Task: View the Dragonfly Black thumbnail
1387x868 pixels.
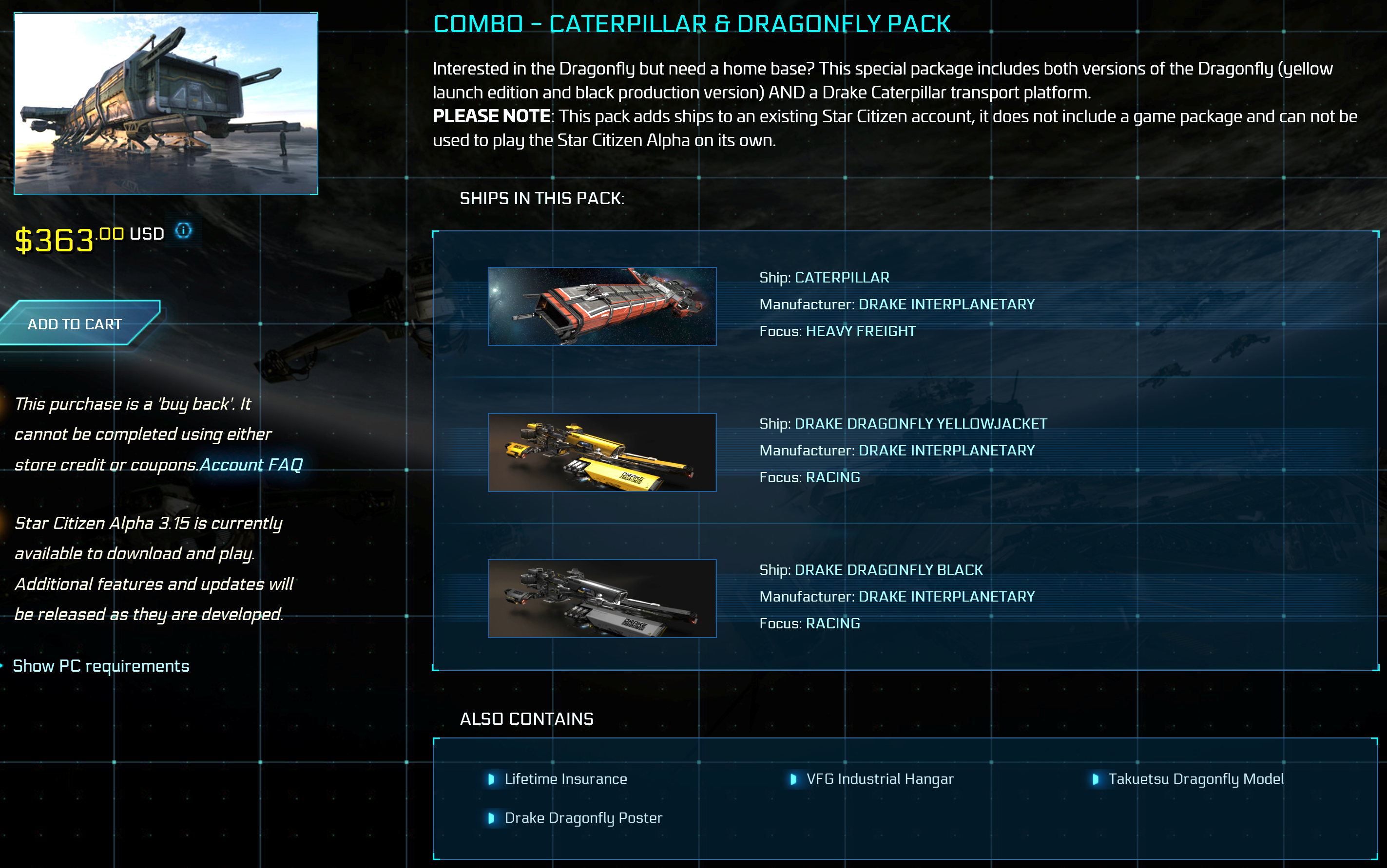Action: pyautogui.click(x=602, y=598)
